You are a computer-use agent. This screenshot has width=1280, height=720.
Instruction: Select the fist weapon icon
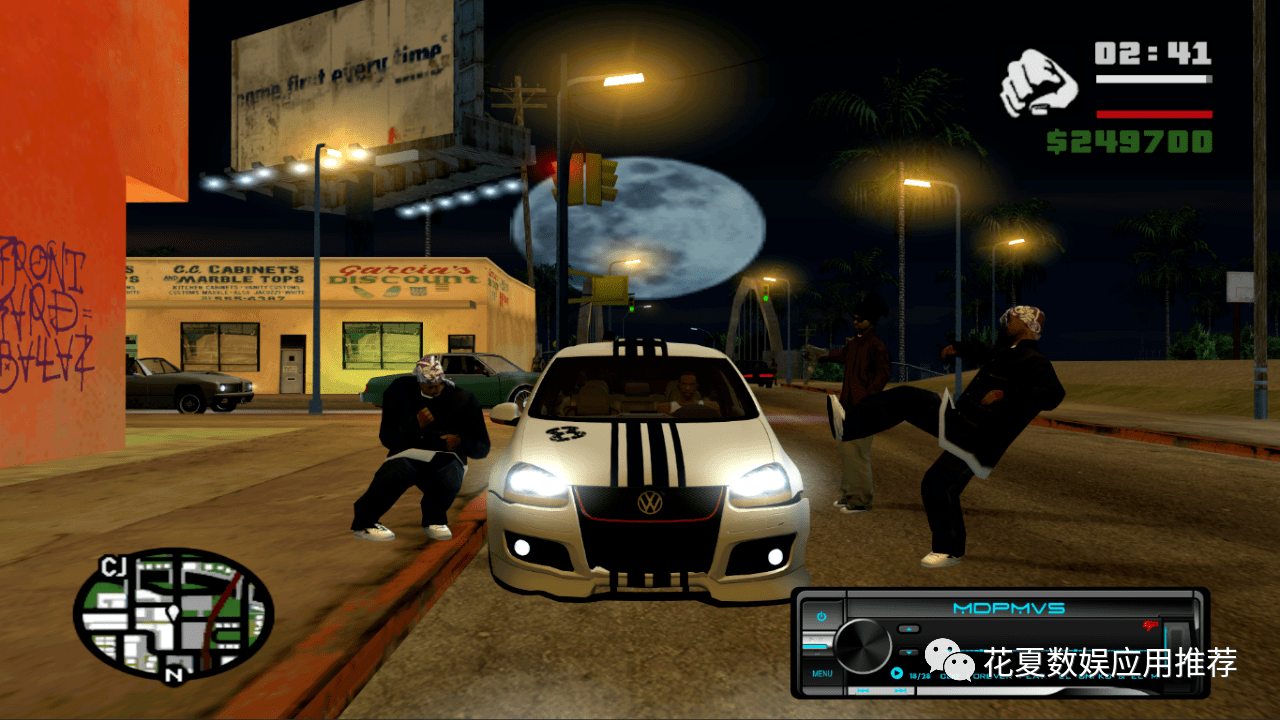(1038, 84)
